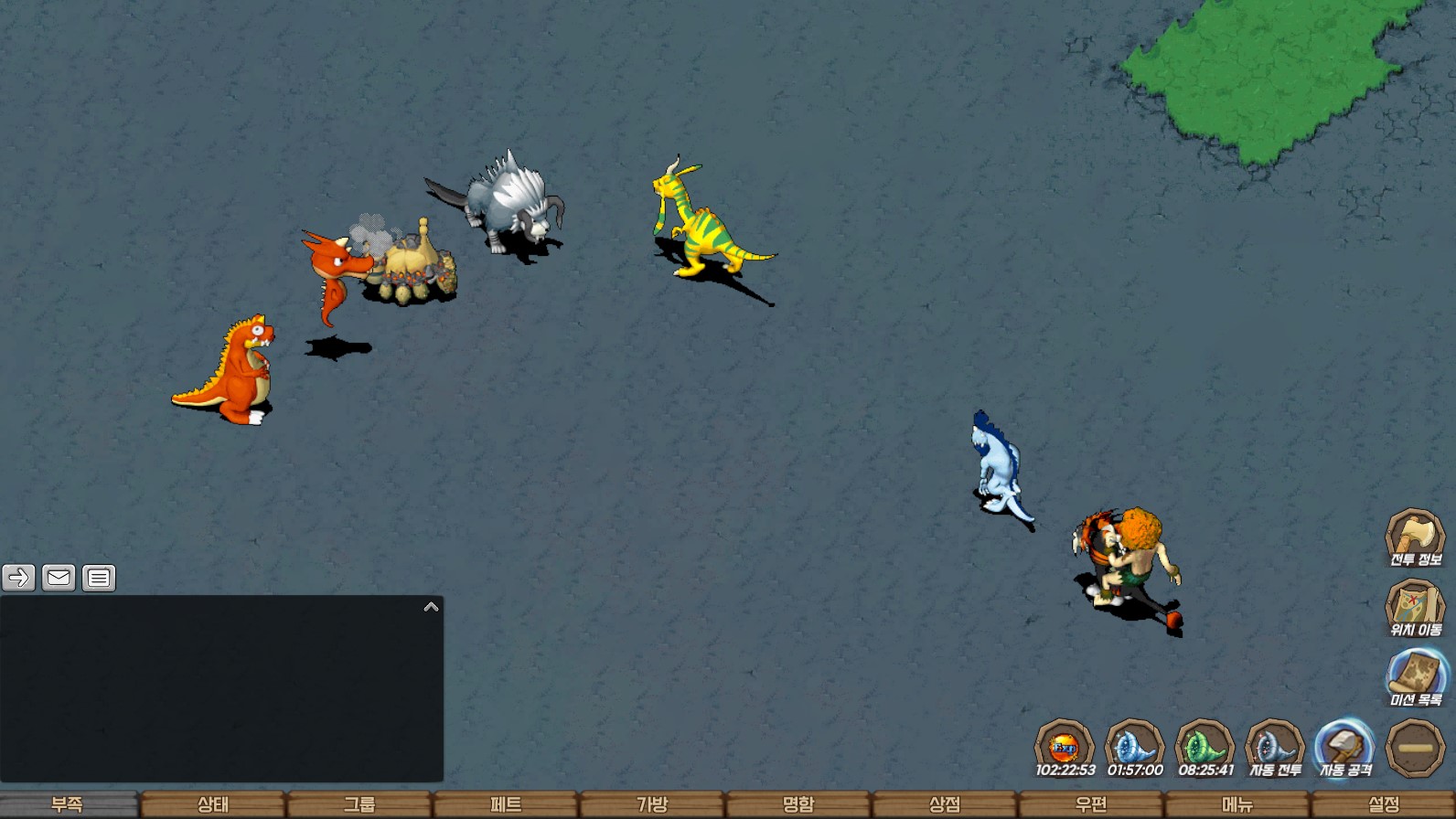Open the 설정 settings
1456x819 pixels.
pyautogui.click(x=1384, y=804)
